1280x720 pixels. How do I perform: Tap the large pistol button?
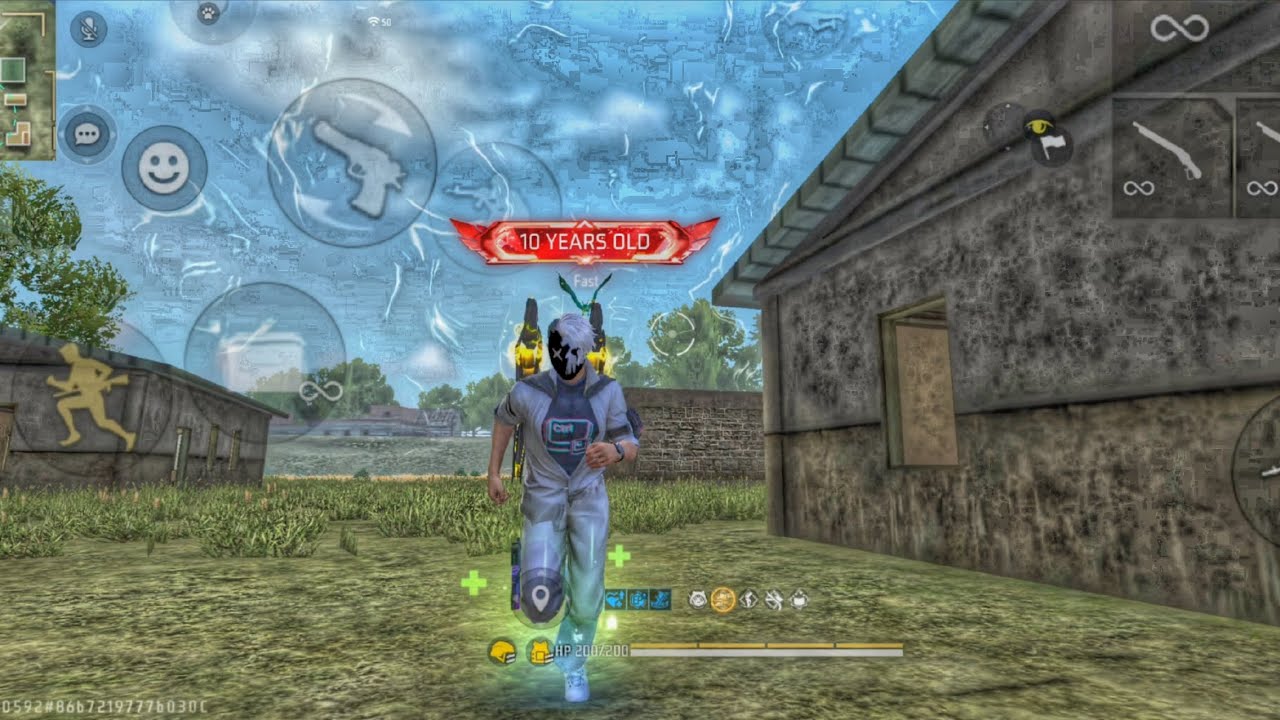pos(353,163)
